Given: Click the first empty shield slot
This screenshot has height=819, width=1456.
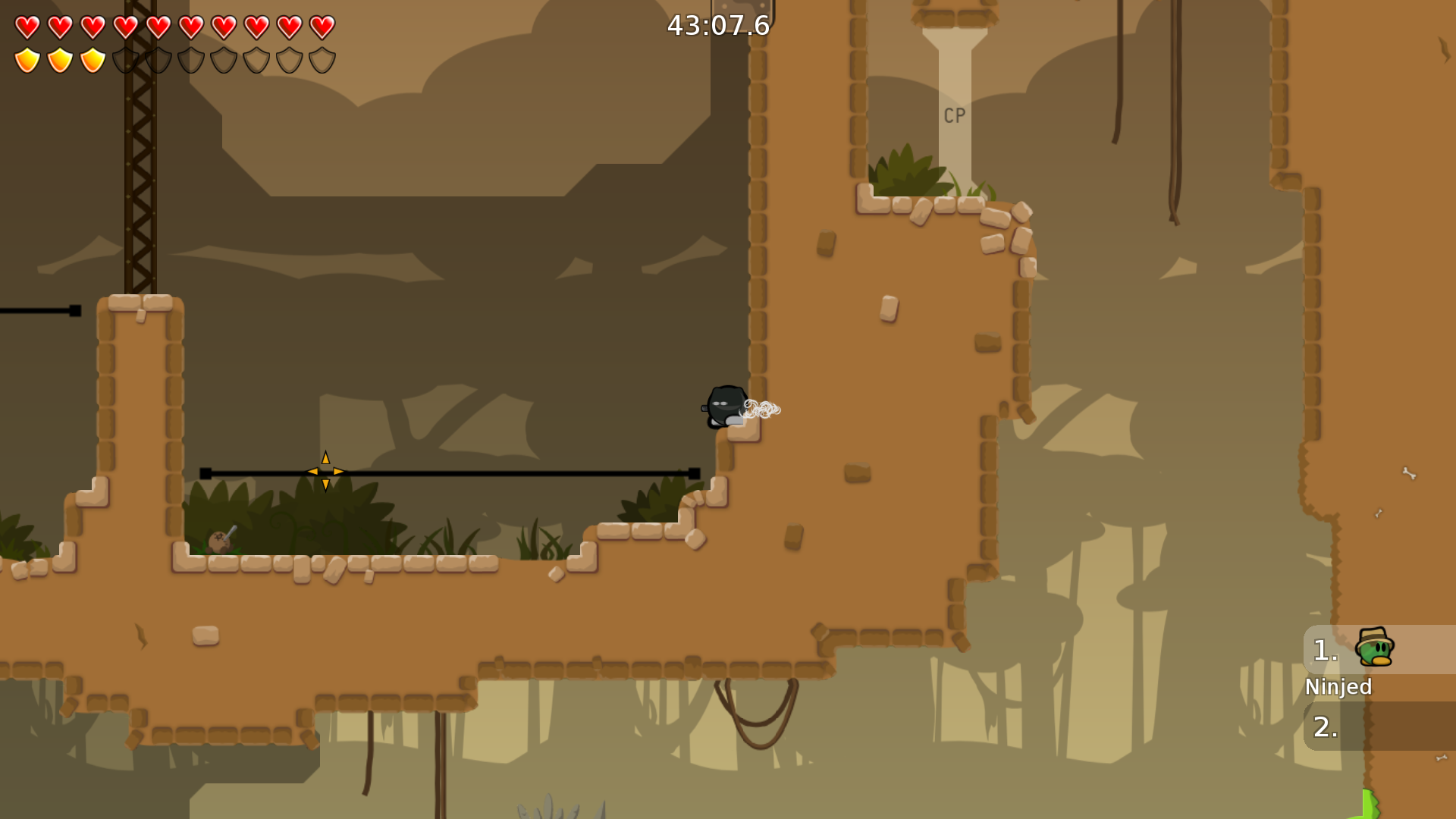Looking at the screenshot, I should click(x=125, y=60).
